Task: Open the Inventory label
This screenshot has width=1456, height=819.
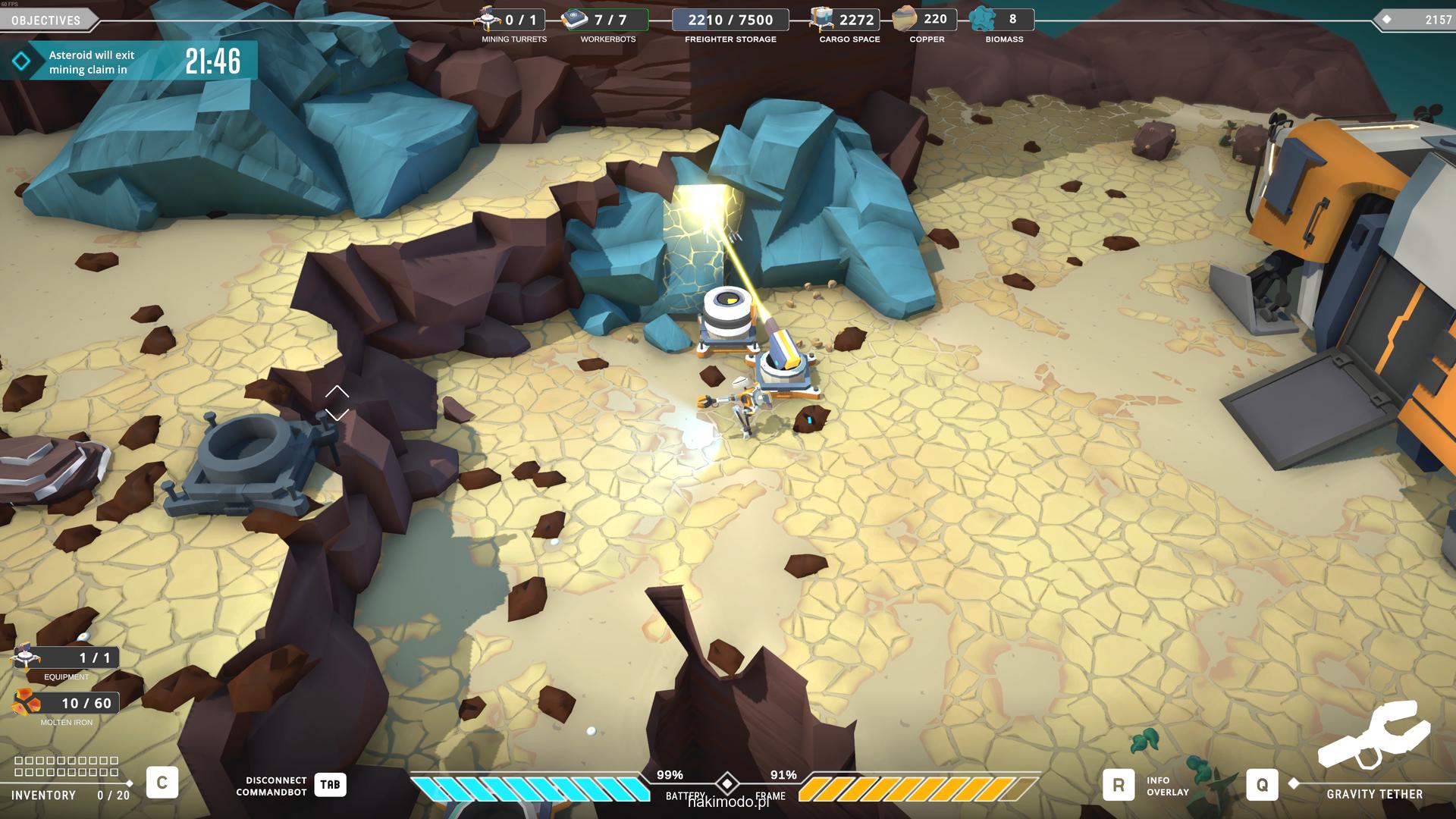Action: pyautogui.click(x=43, y=795)
